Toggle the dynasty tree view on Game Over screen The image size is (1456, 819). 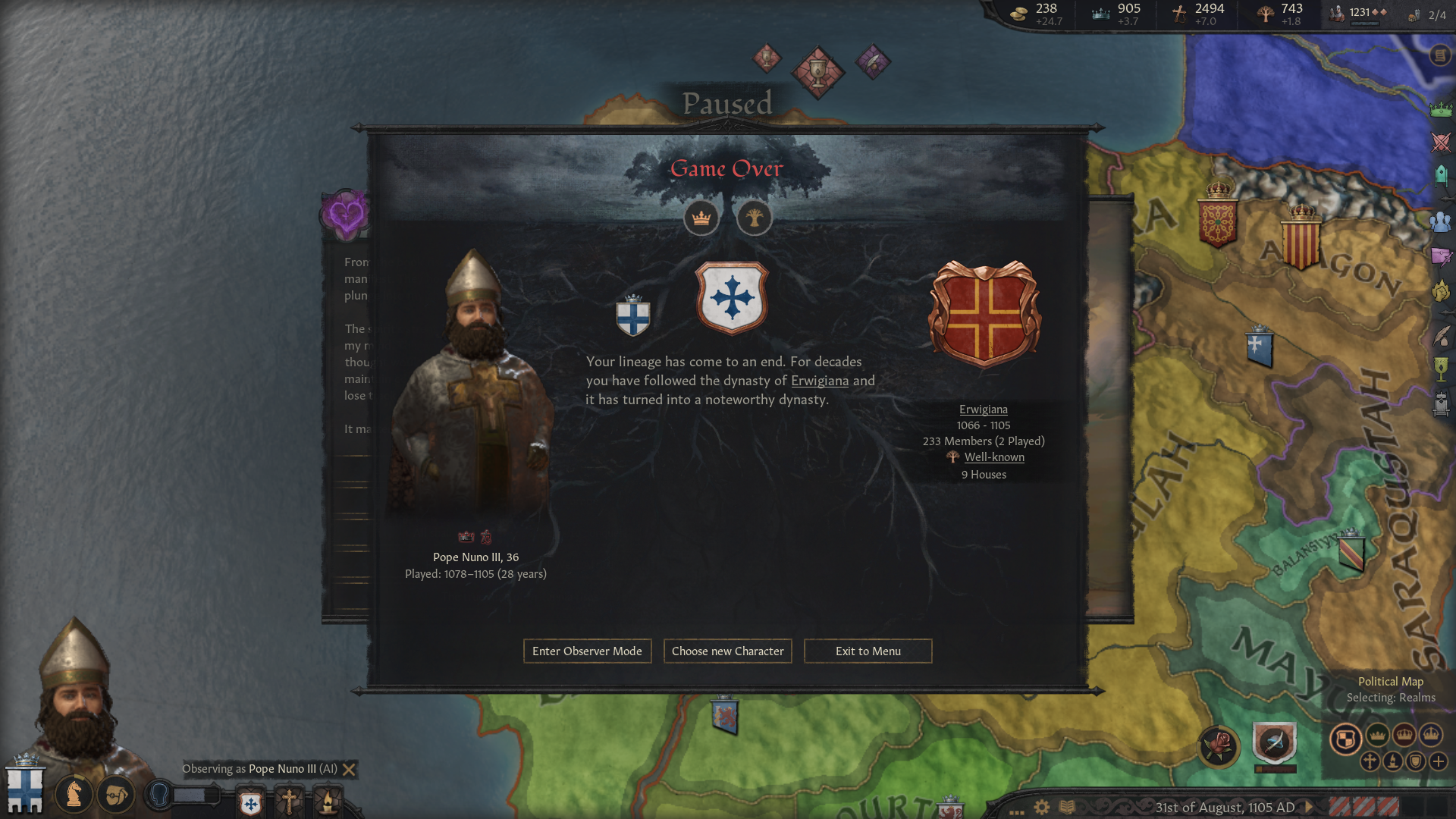(755, 218)
